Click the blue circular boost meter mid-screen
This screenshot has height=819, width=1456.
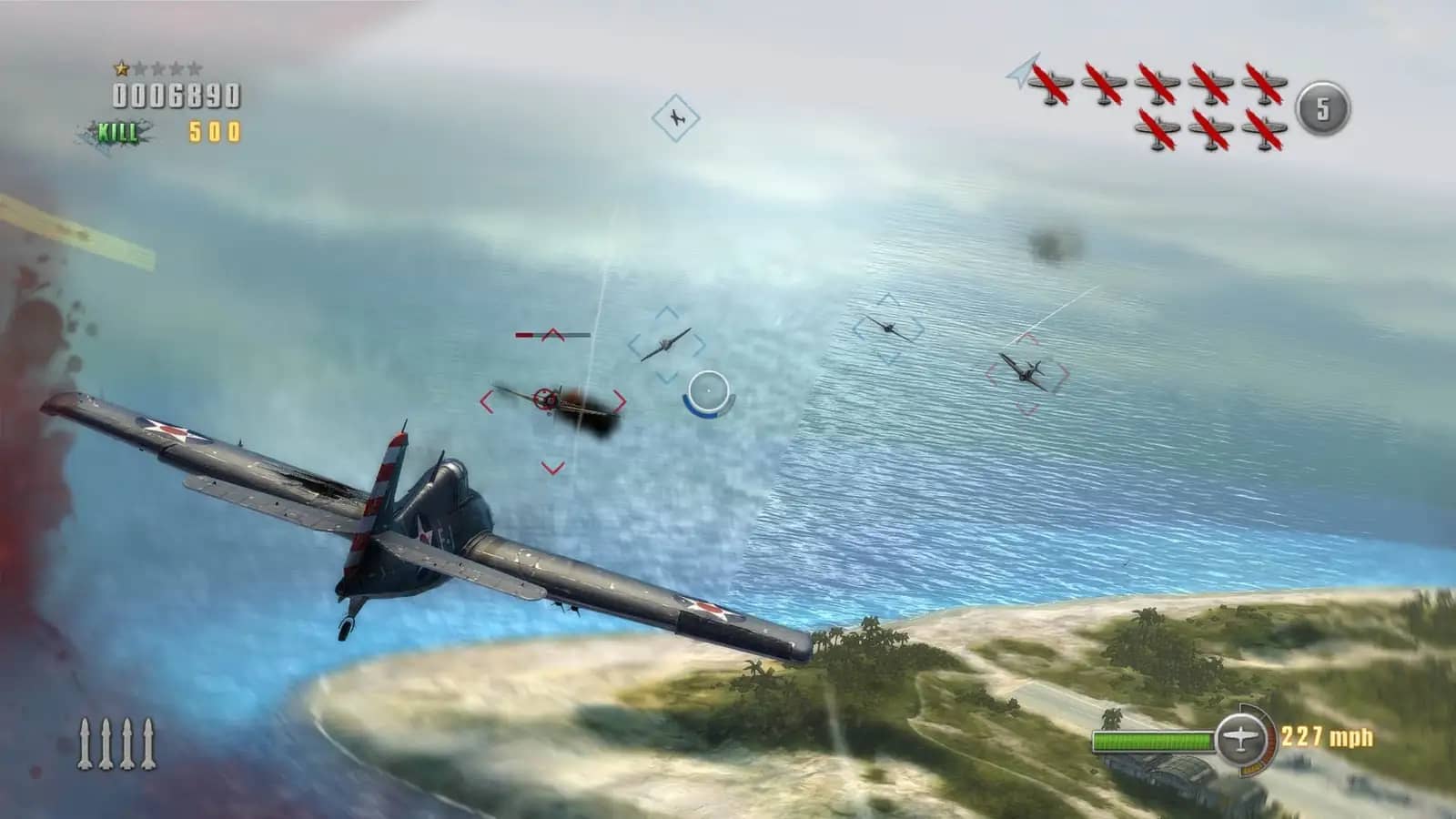pos(710,392)
